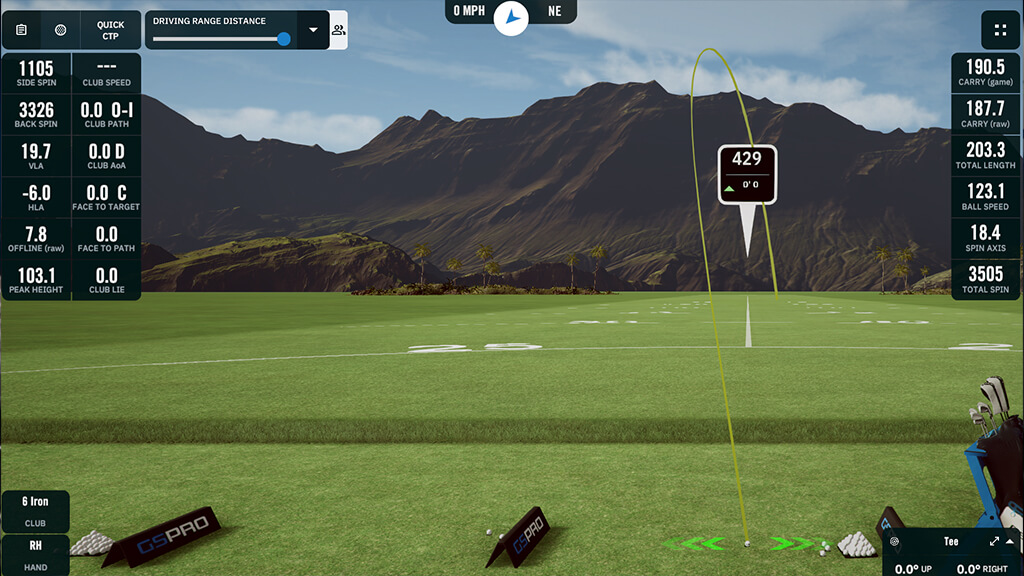Open the players icon button
Image resolution: width=1024 pixels, height=576 pixels.
point(339,30)
